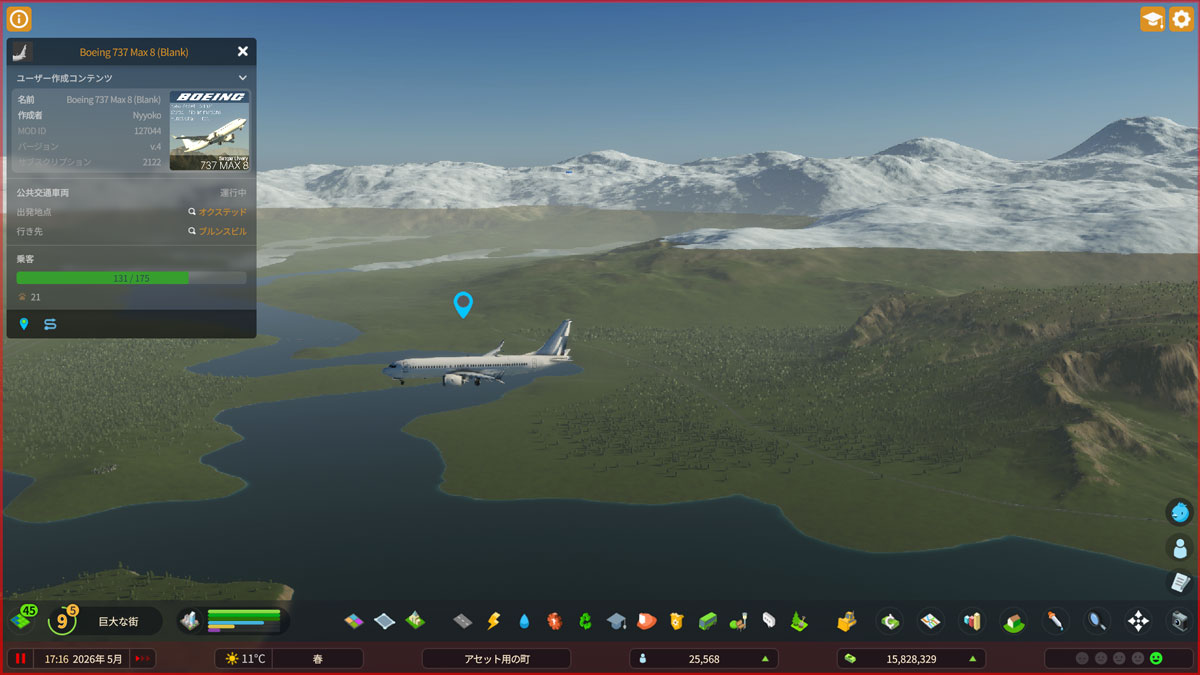Close the Boeing 737 Max 8 info panel
The height and width of the screenshot is (675, 1200).
[242, 51]
